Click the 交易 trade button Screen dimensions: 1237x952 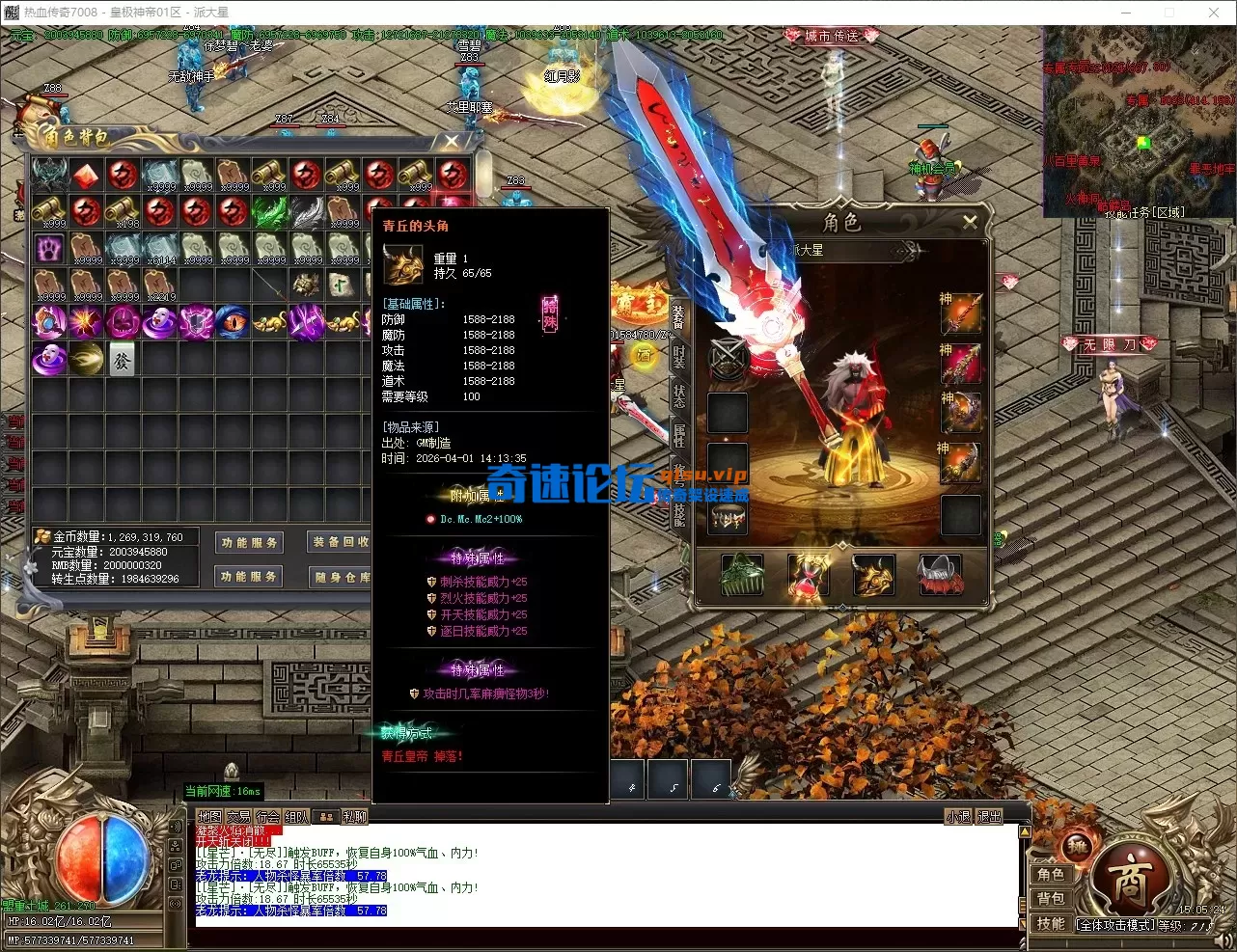click(x=238, y=817)
